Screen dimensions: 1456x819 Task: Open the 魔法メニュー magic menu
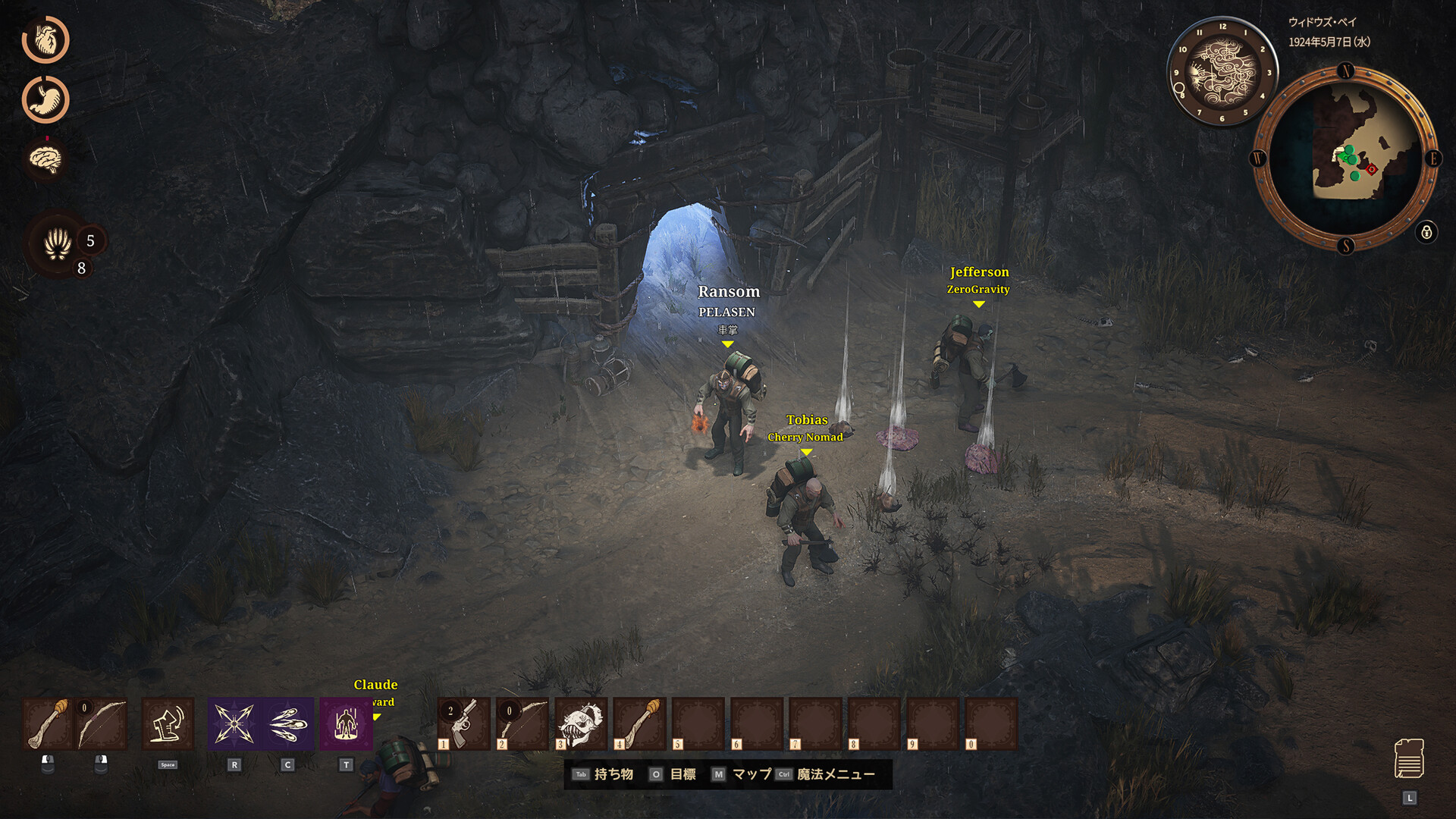(x=835, y=774)
